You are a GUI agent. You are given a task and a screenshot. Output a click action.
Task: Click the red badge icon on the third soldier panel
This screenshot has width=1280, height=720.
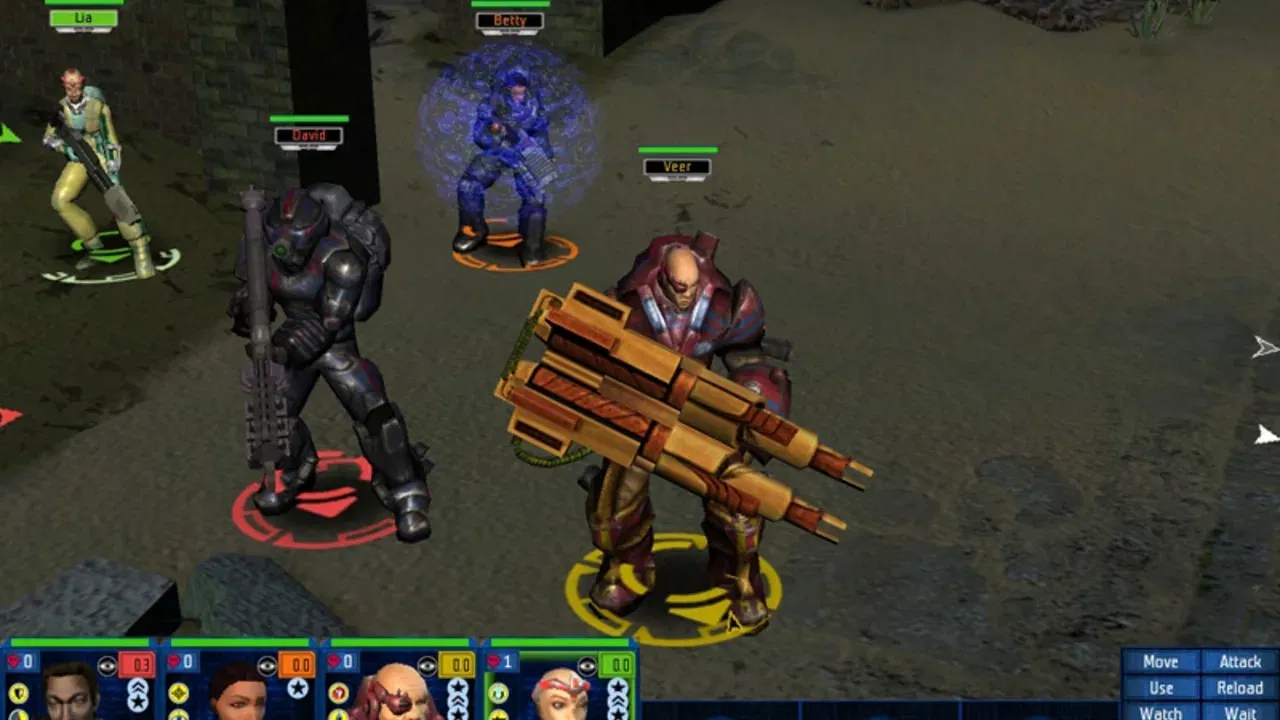(x=340, y=691)
